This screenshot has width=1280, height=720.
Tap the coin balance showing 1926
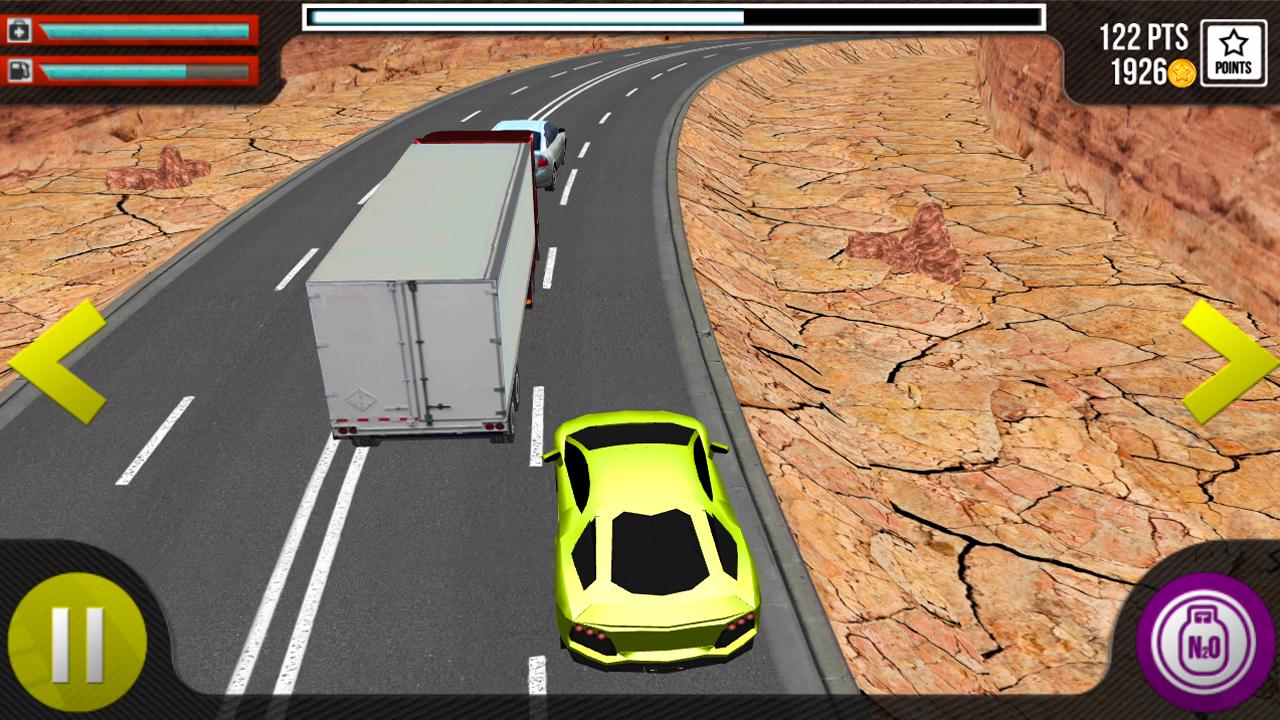[1141, 68]
